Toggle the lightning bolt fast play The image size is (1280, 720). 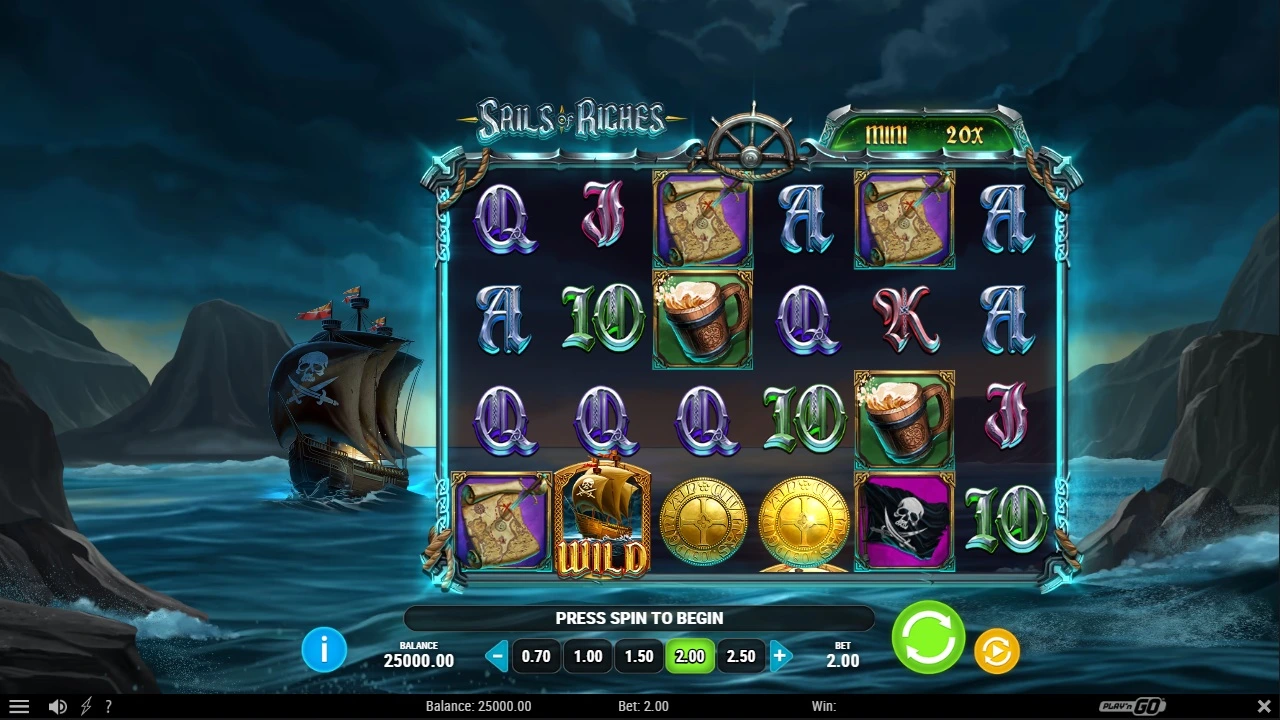pyautogui.click(x=86, y=706)
